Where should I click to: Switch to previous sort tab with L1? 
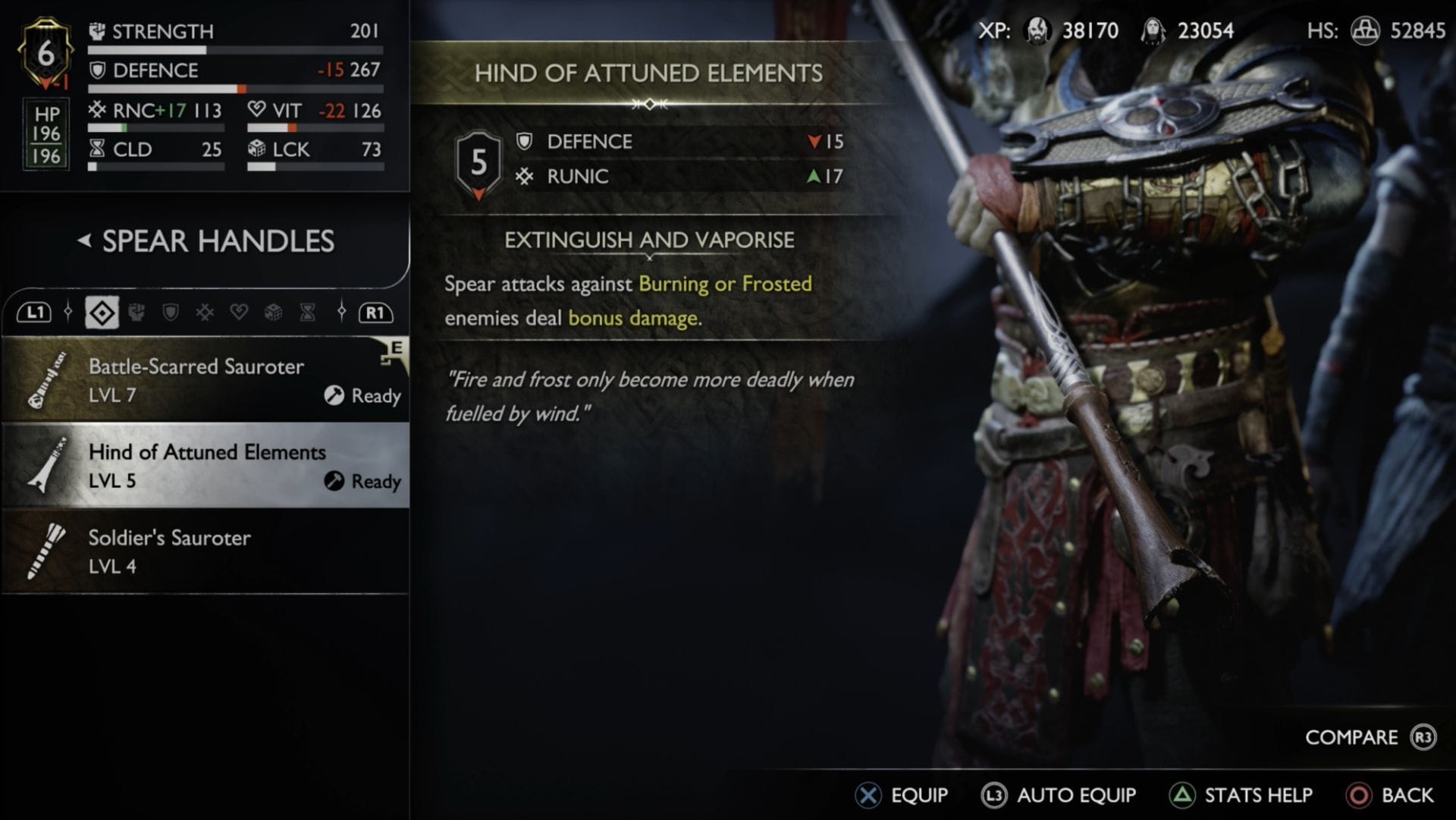[36, 311]
